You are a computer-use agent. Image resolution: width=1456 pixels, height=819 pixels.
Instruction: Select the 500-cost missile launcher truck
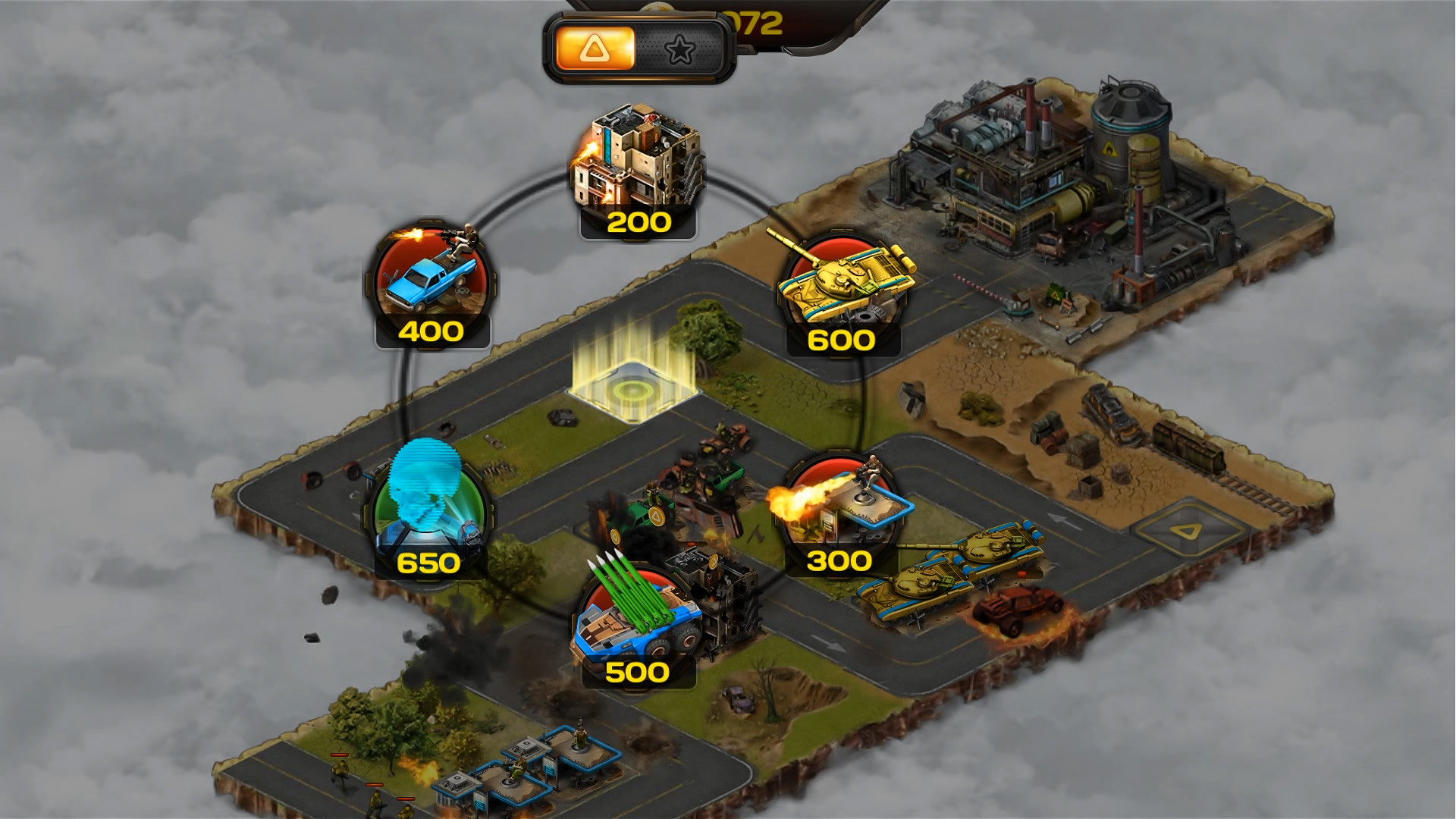pyautogui.click(x=637, y=614)
